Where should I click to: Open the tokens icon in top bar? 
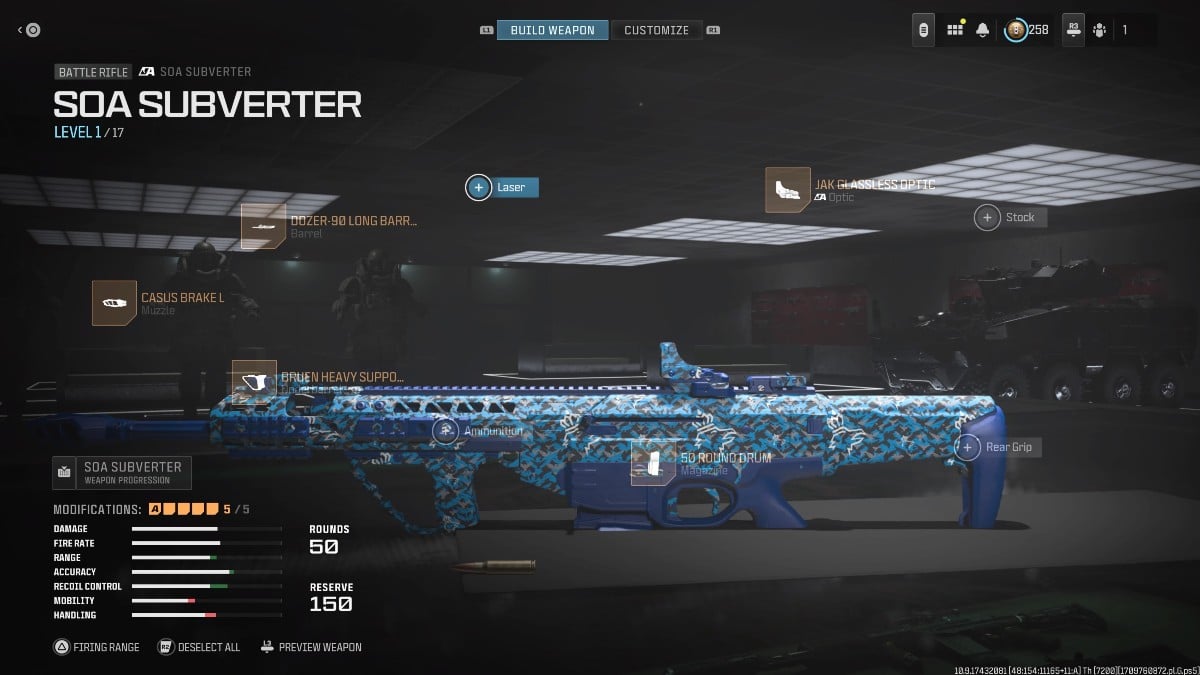point(924,30)
